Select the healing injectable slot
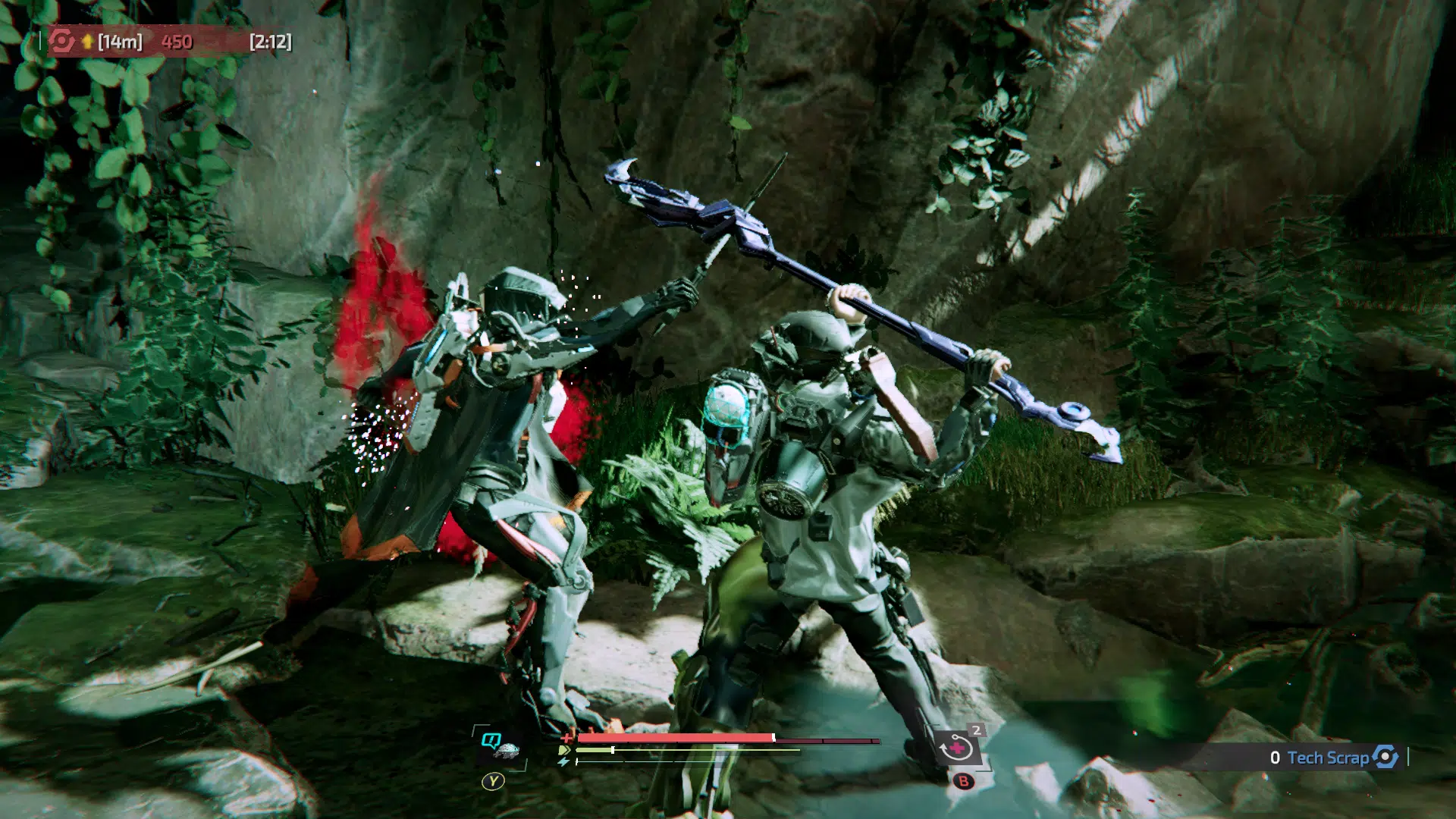 956,748
